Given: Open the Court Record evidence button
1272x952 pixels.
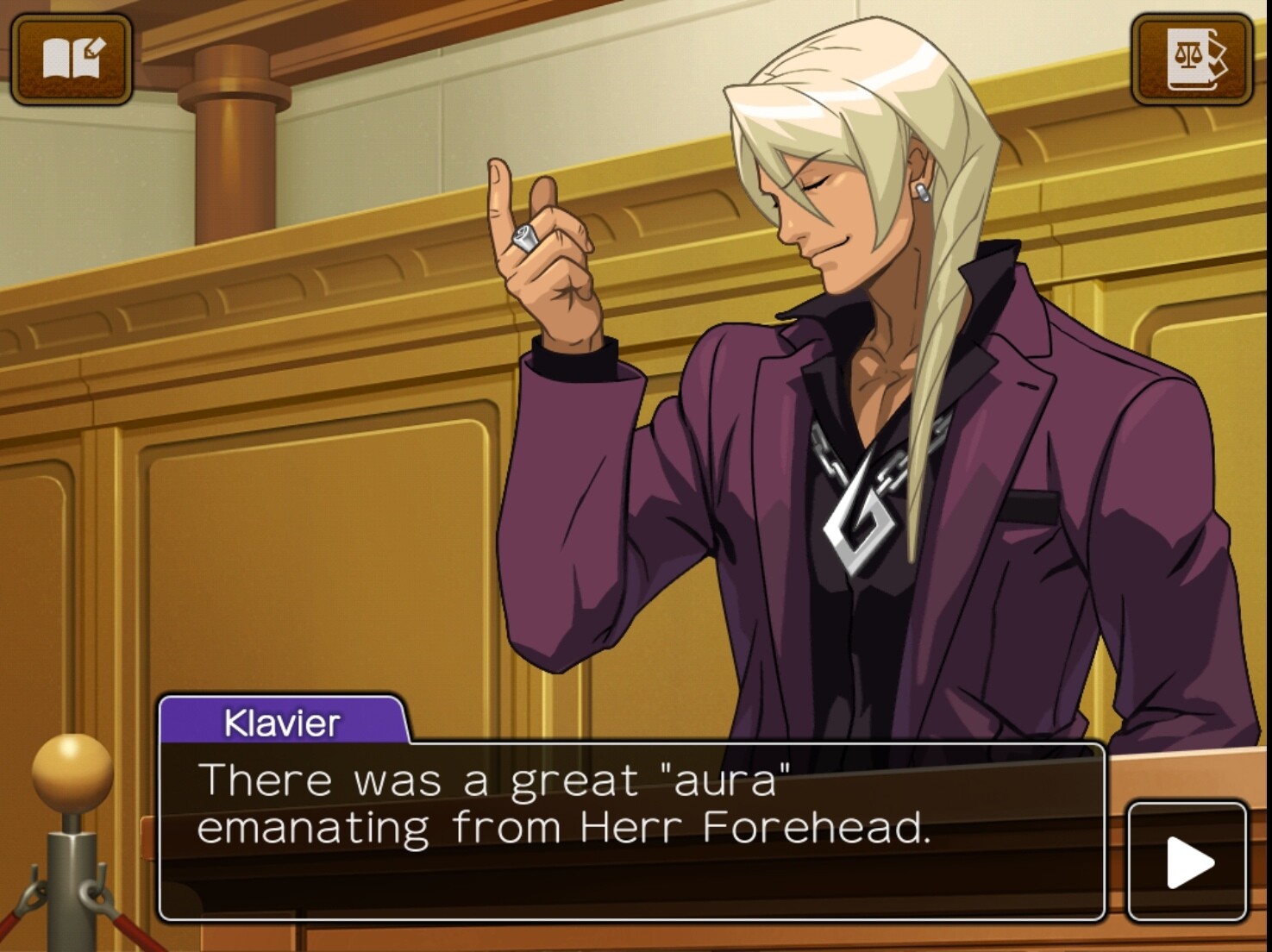Looking at the screenshot, I should tap(1192, 60).
